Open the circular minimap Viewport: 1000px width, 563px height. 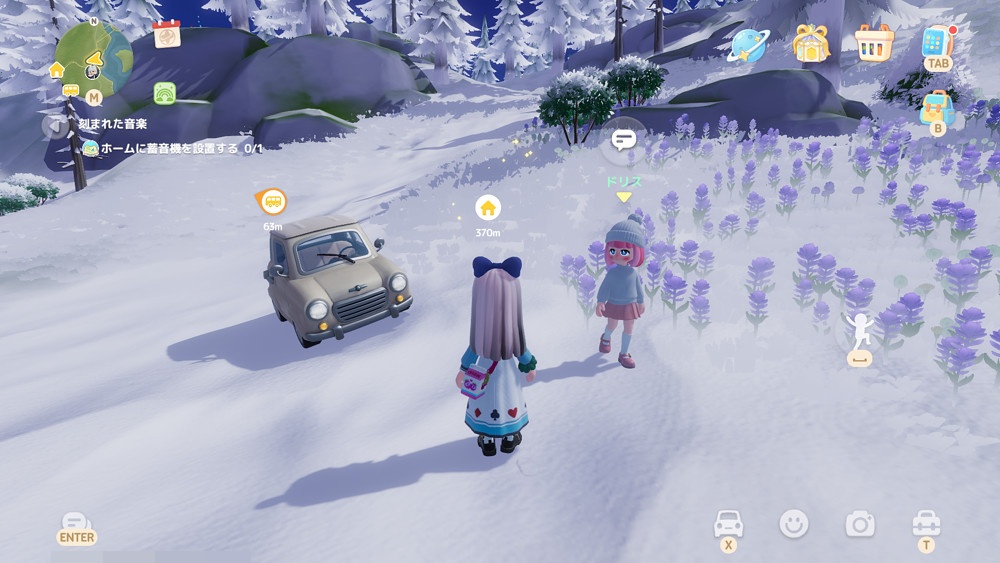click(x=93, y=60)
